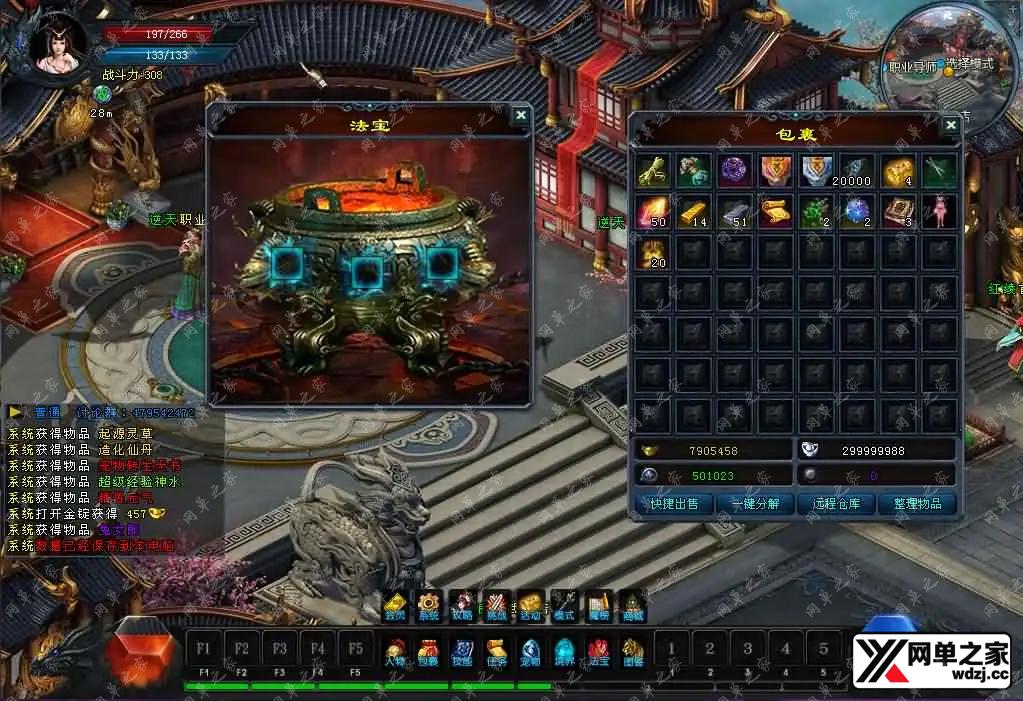
Task: Close the 包裹 inventory window
Action: [x=950, y=124]
